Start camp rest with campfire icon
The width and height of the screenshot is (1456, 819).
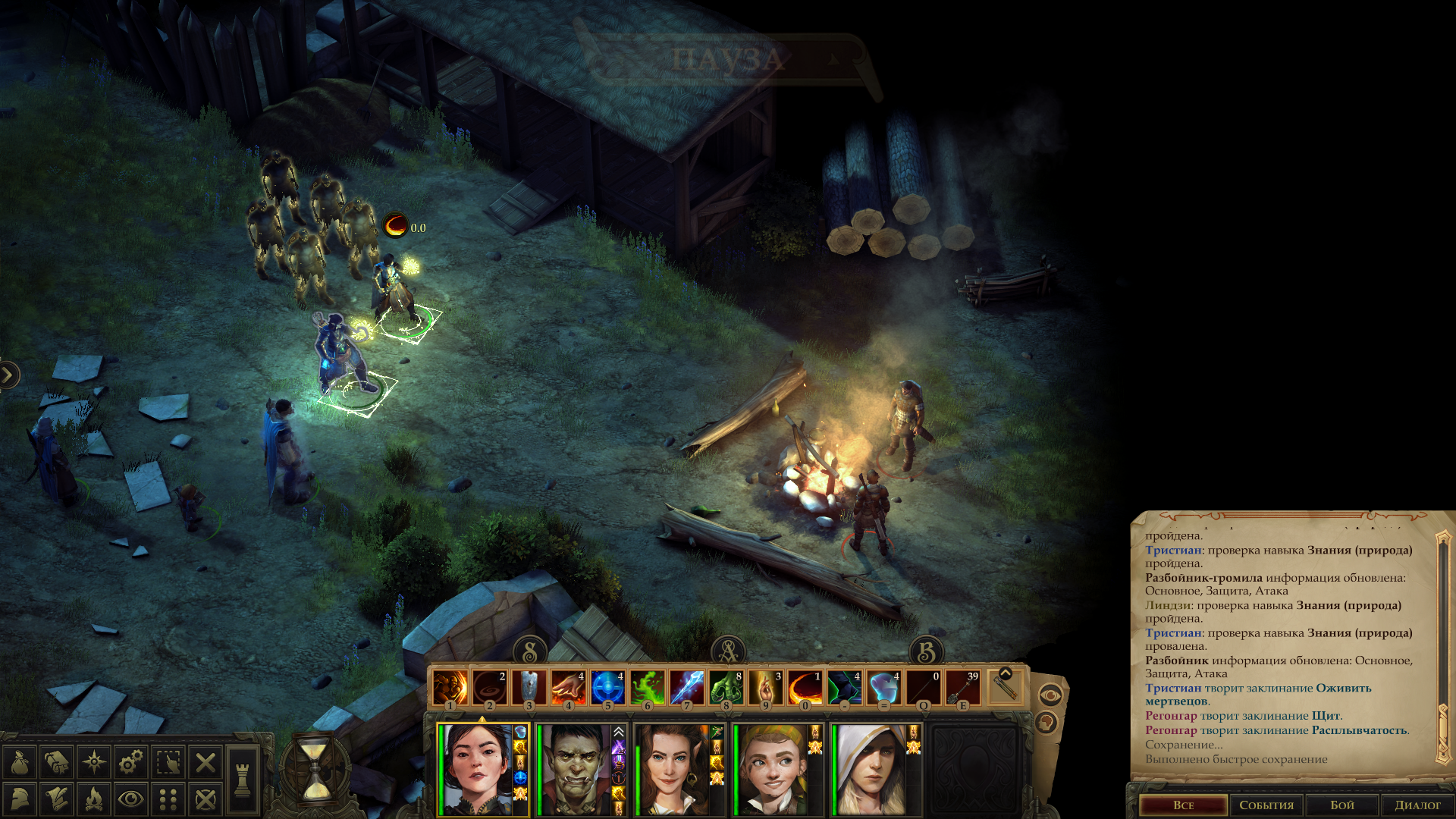[x=94, y=799]
